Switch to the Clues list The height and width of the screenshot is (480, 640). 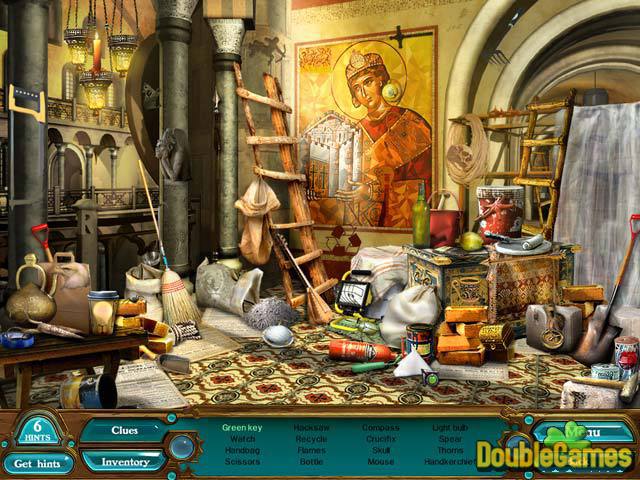pyautogui.click(x=123, y=431)
